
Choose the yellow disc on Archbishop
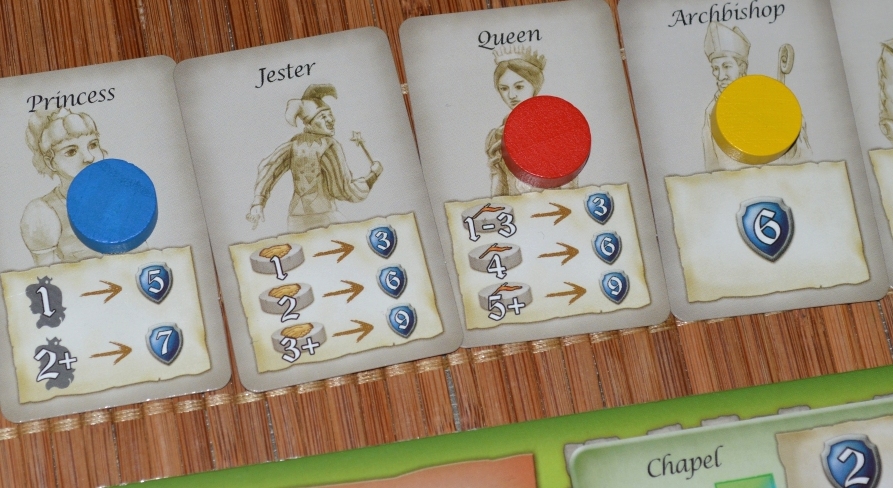pos(758,118)
